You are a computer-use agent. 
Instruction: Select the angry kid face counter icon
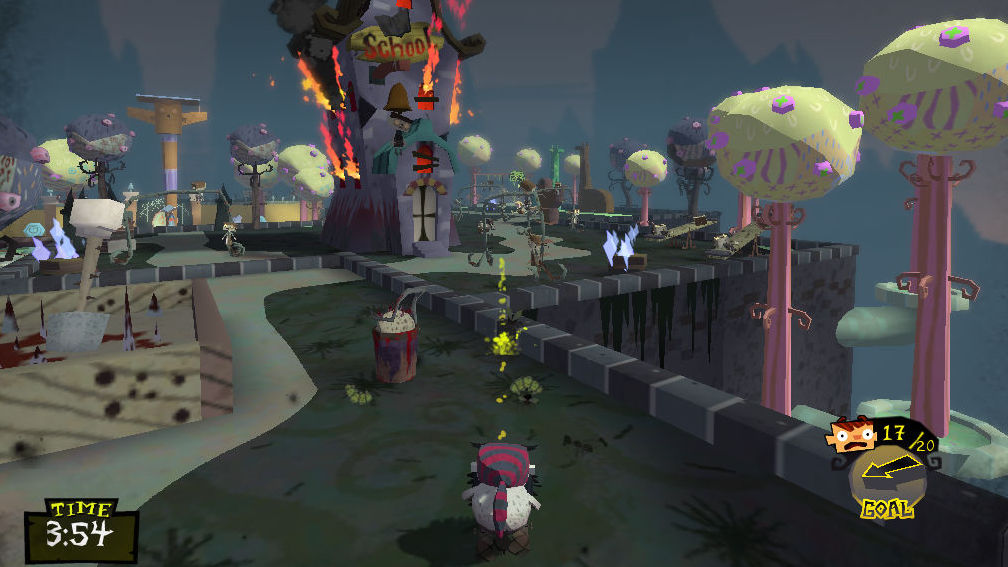pos(851,436)
